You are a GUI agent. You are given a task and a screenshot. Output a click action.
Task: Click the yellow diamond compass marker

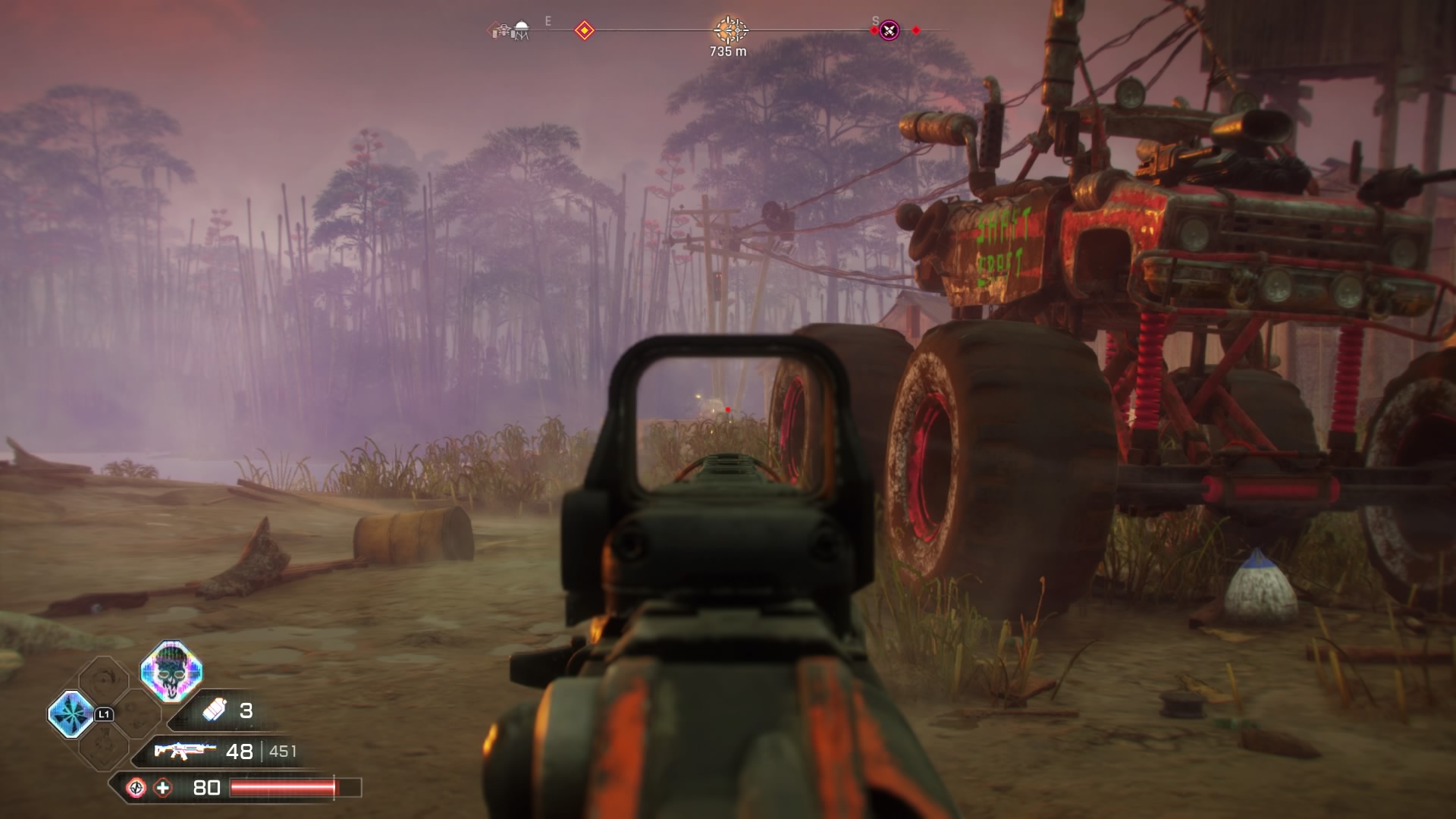click(584, 31)
